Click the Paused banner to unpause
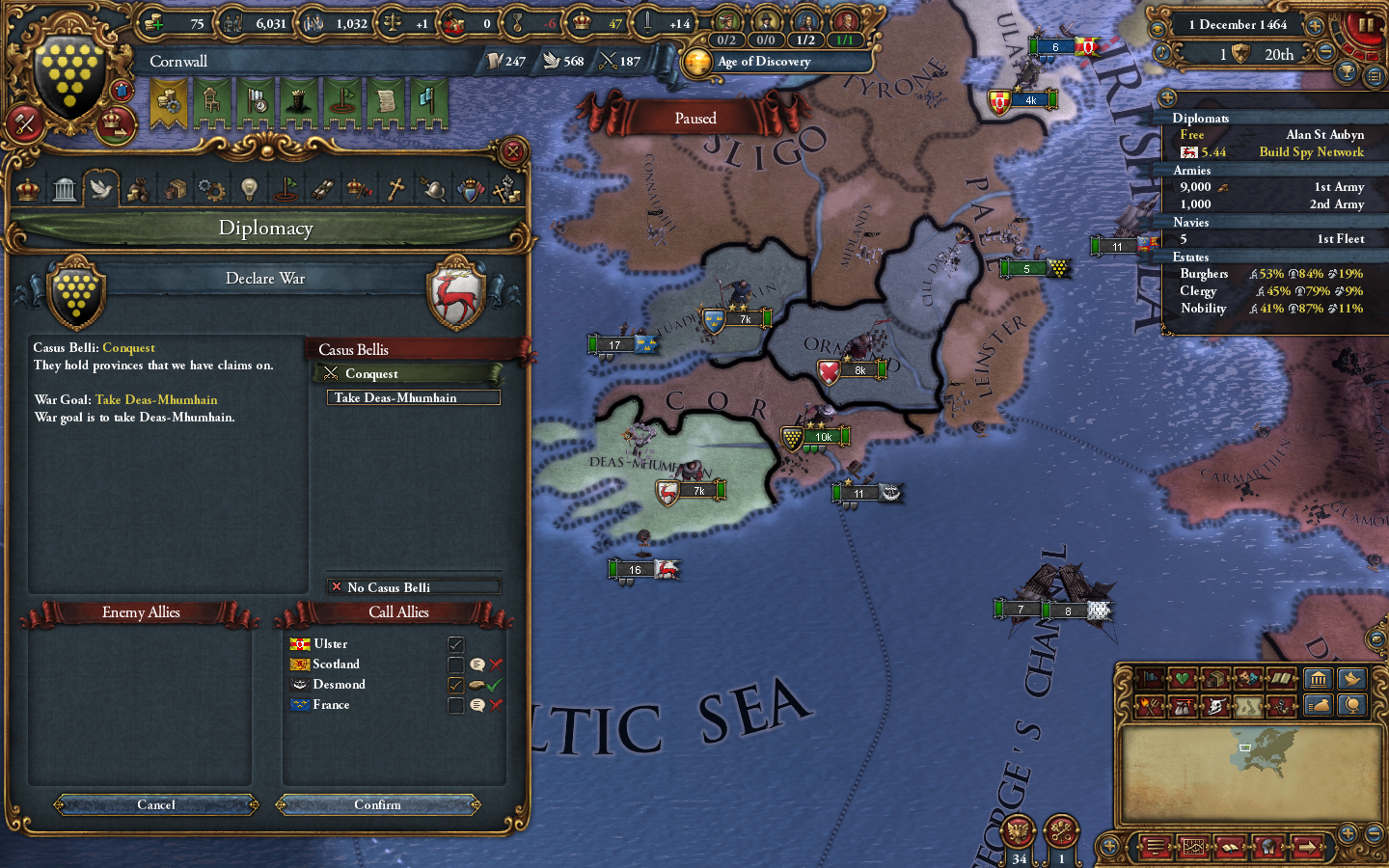Image resolution: width=1389 pixels, height=868 pixels. pyautogui.click(x=694, y=118)
